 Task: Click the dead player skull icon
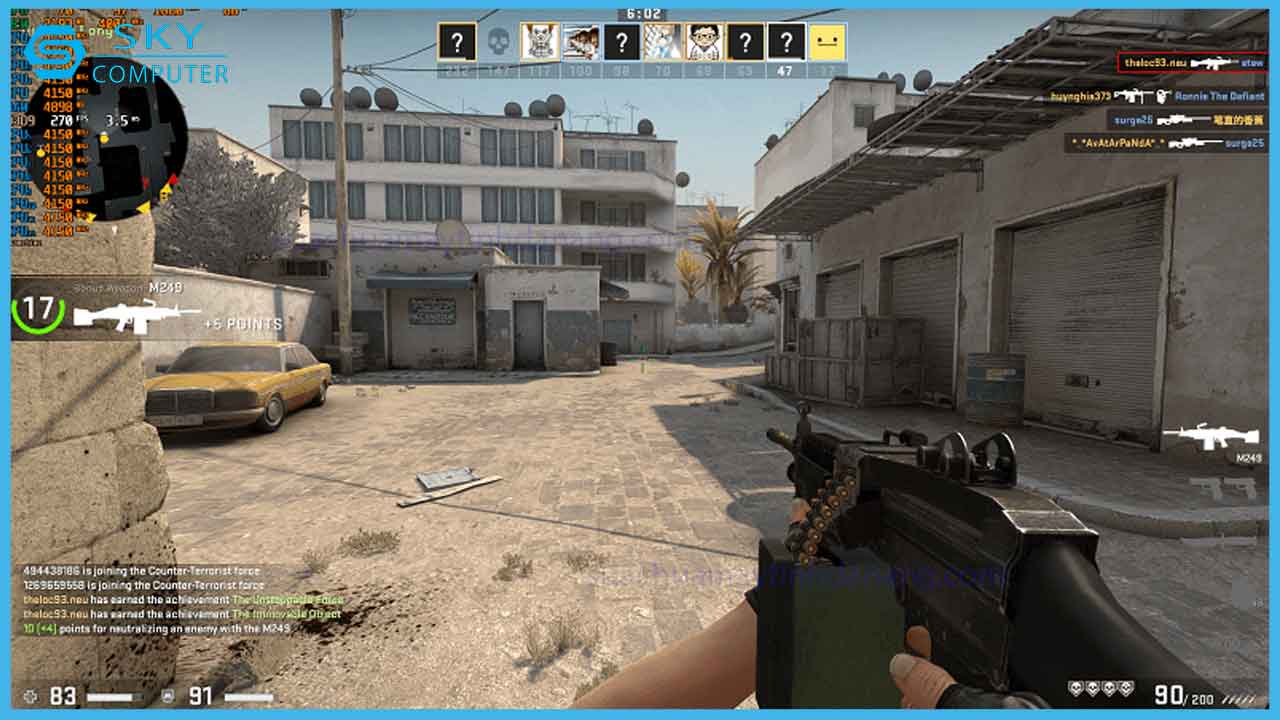tap(498, 42)
